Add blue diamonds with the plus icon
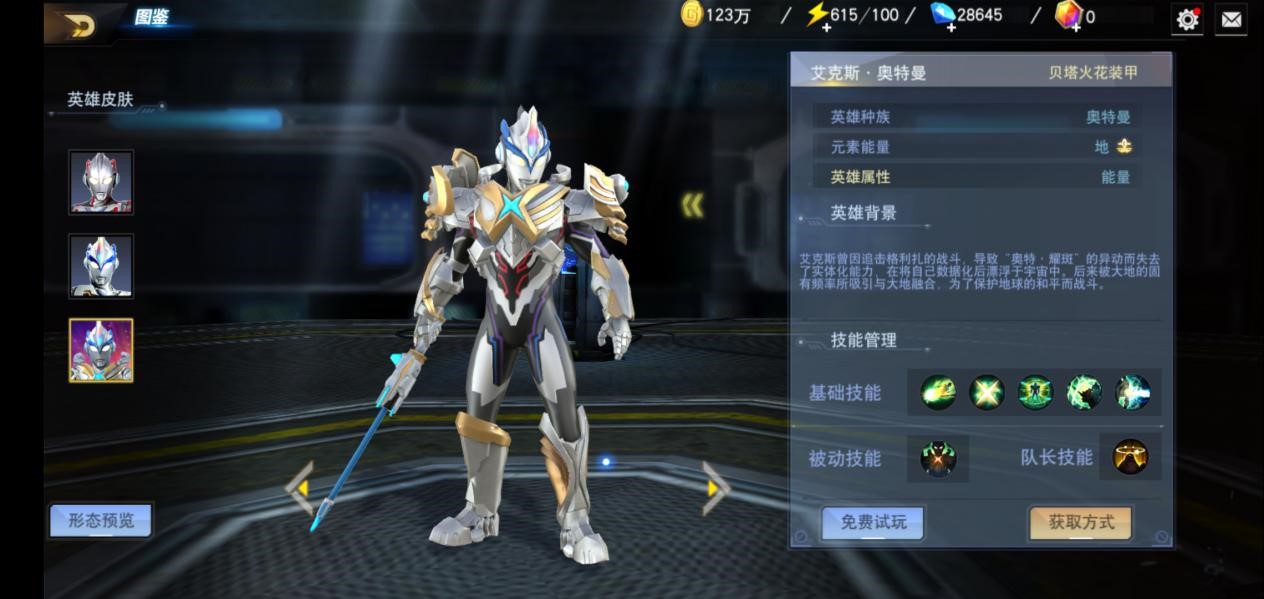The width and height of the screenshot is (1264, 599). click(x=950, y=27)
